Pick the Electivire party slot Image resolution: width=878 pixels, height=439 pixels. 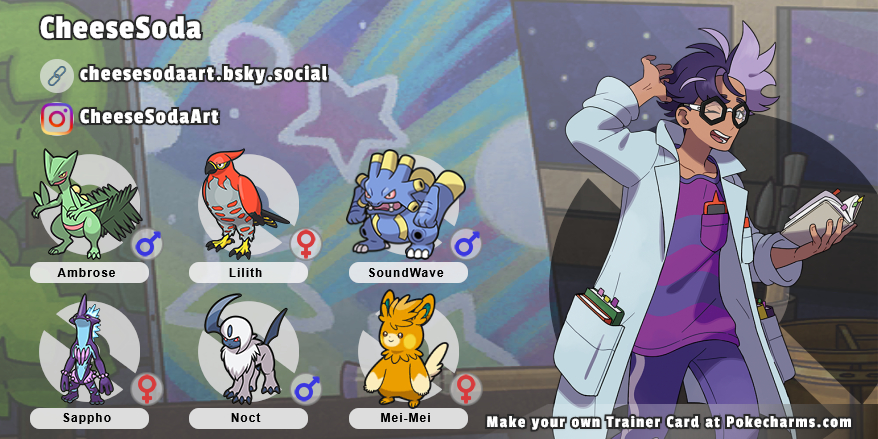pyautogui.click(x=402, y=203)
